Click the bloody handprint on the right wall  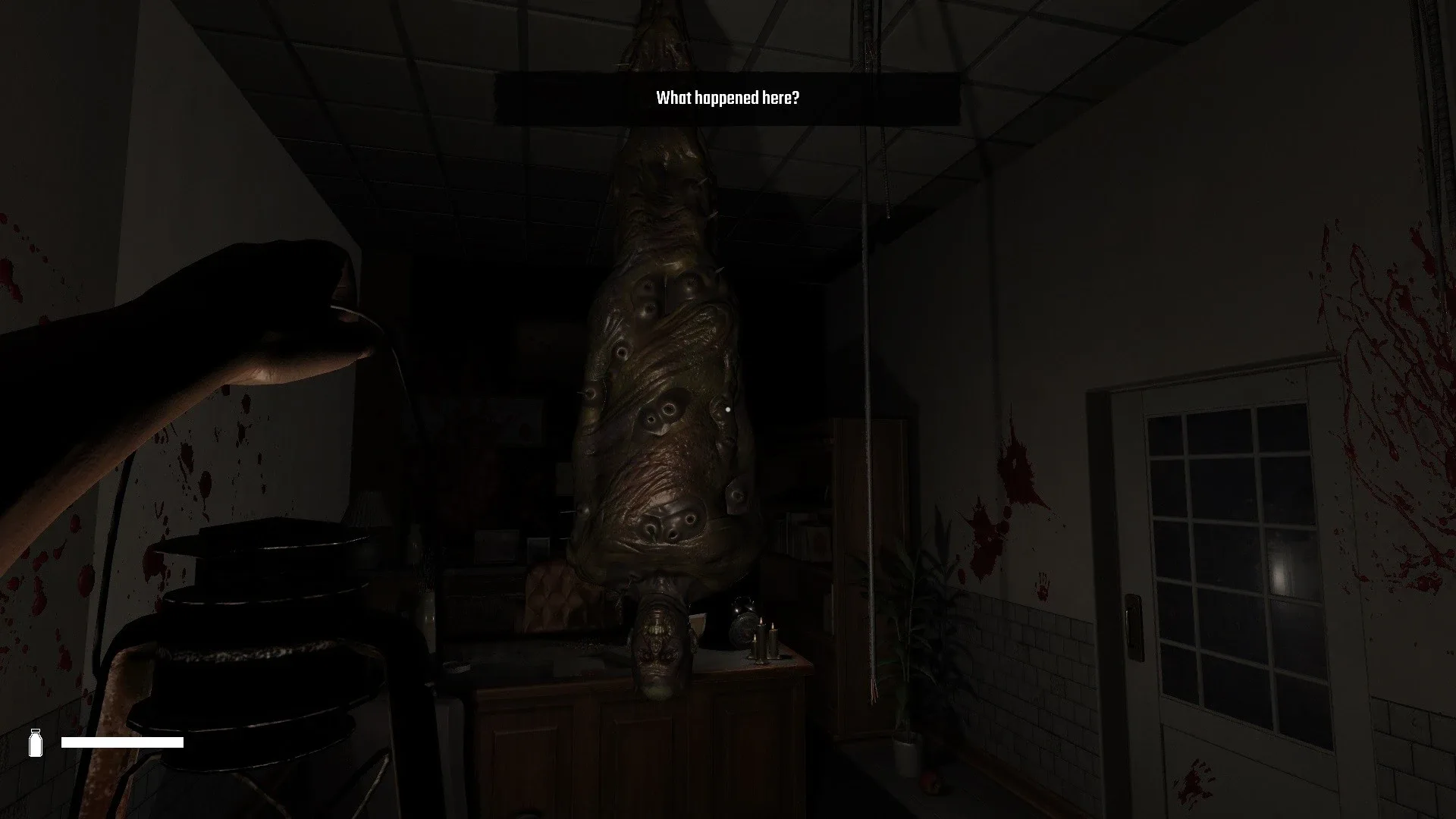[1043, 584]
